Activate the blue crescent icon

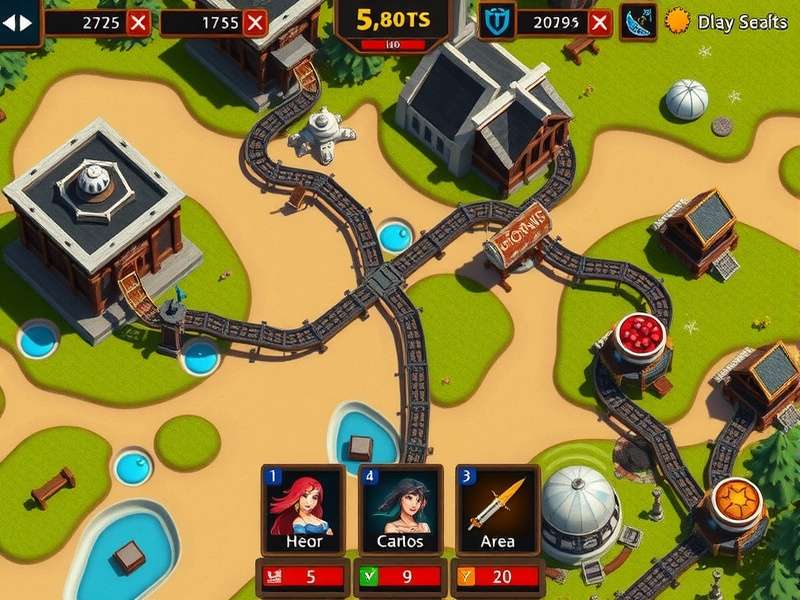(637, 21)
